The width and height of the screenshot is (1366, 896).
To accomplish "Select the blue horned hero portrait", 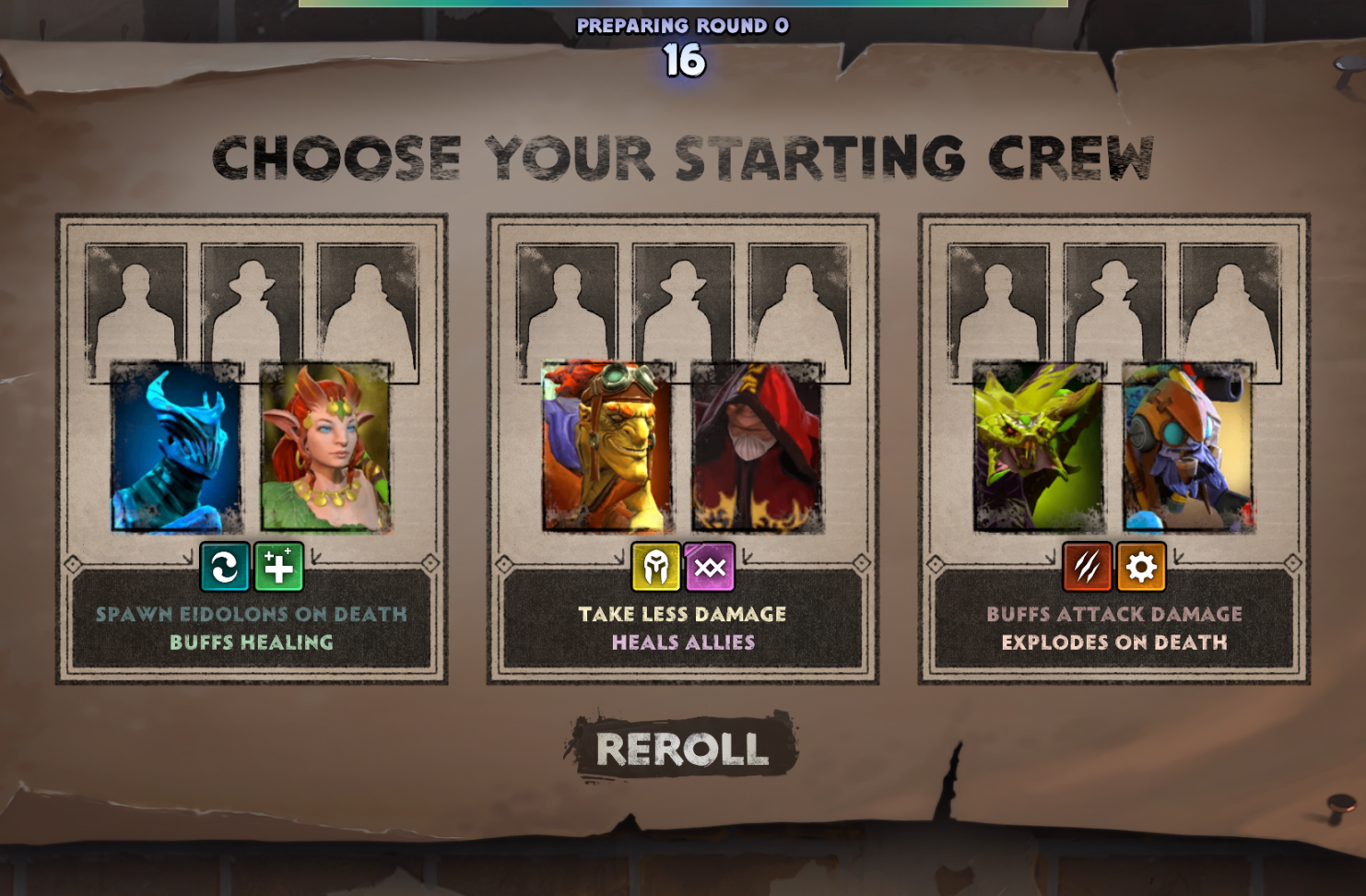I will pyautogui.click(x=176, y=448).
